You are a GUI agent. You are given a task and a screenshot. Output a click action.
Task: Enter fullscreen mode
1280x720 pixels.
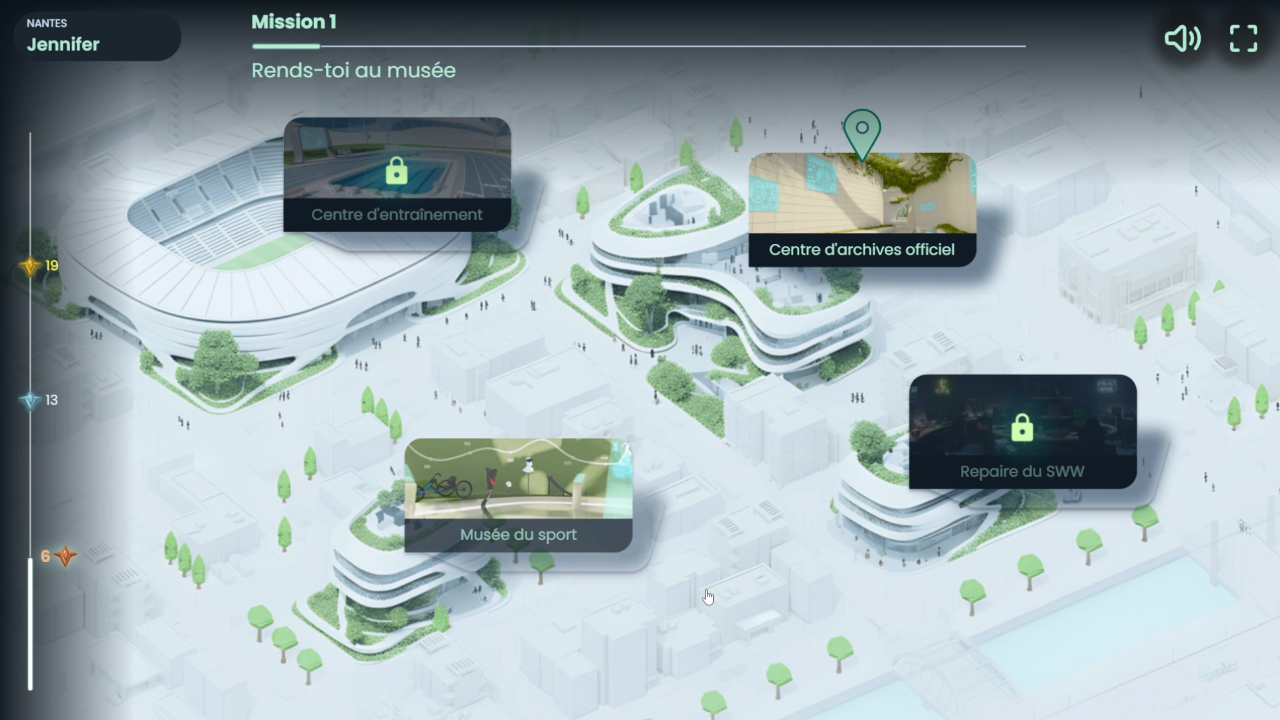click(x=1243, y=39)
